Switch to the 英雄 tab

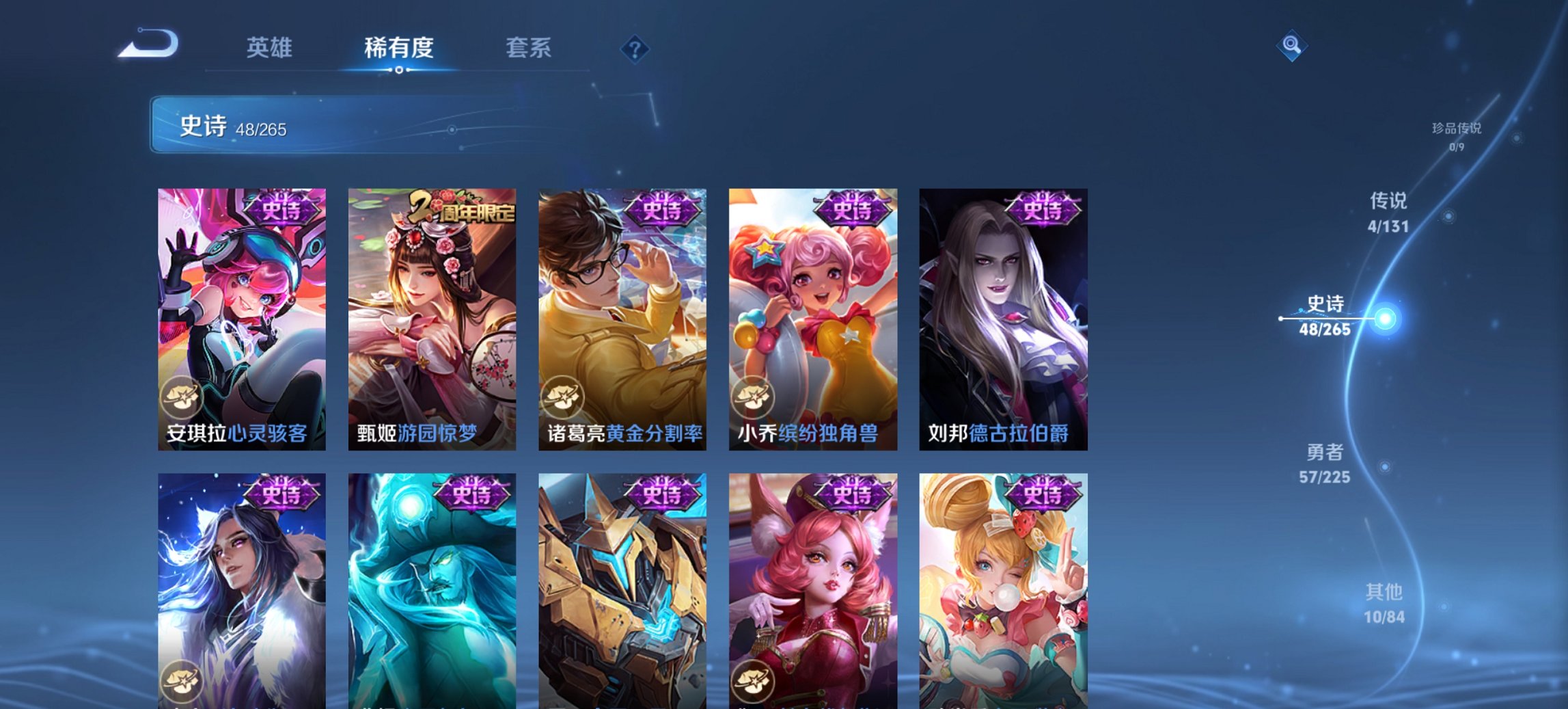[271, 48]
